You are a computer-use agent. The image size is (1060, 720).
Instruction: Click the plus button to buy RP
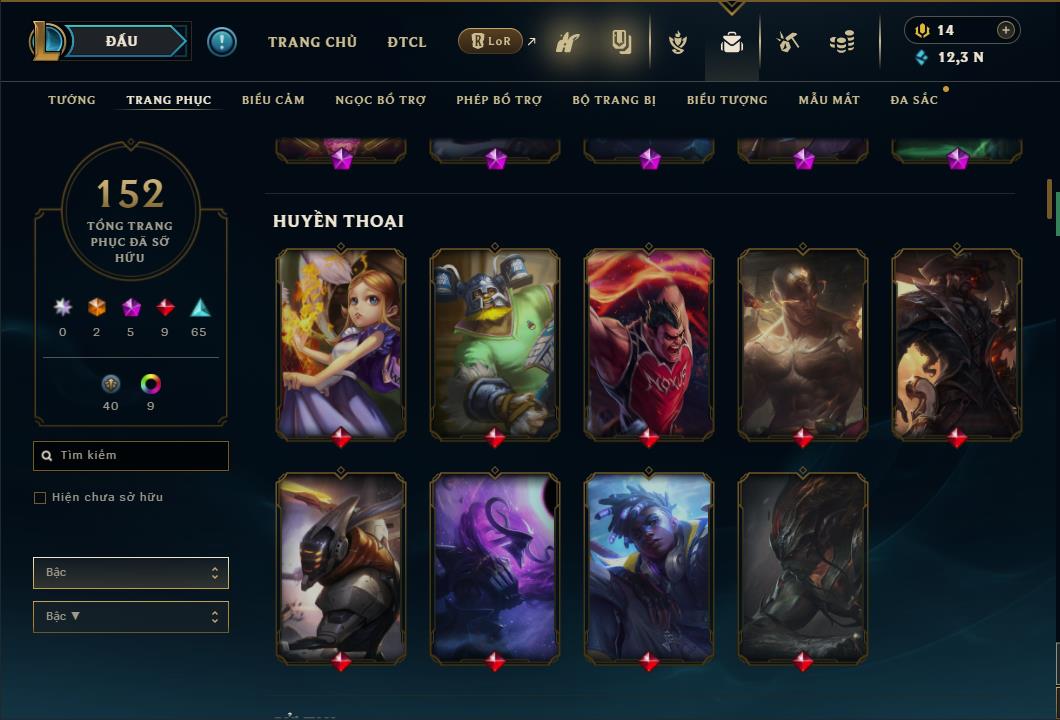(1006, 30)
